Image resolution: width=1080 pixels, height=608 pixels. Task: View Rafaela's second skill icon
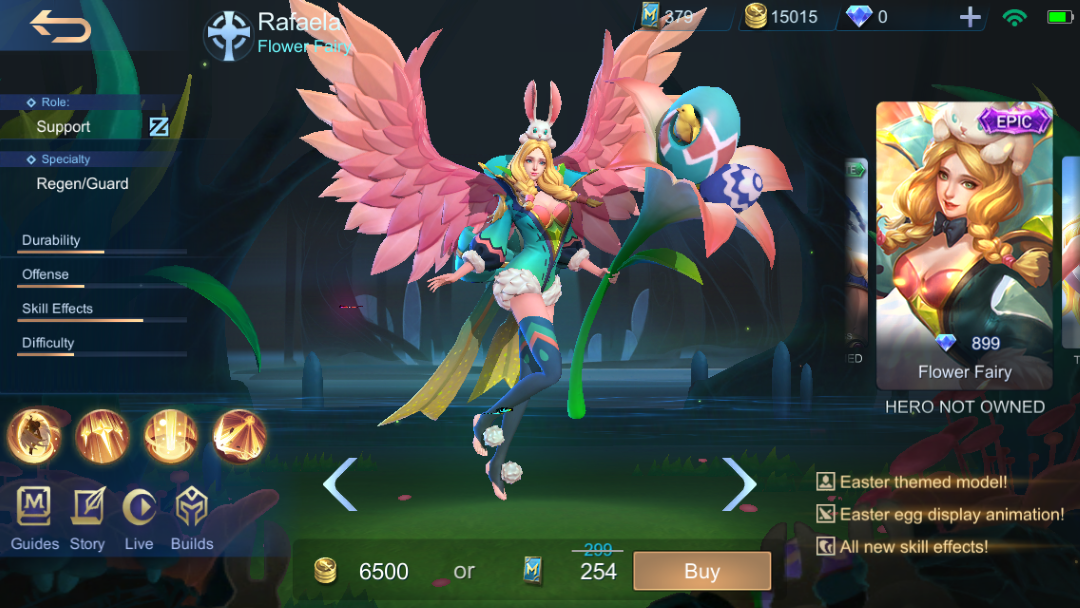103,437
